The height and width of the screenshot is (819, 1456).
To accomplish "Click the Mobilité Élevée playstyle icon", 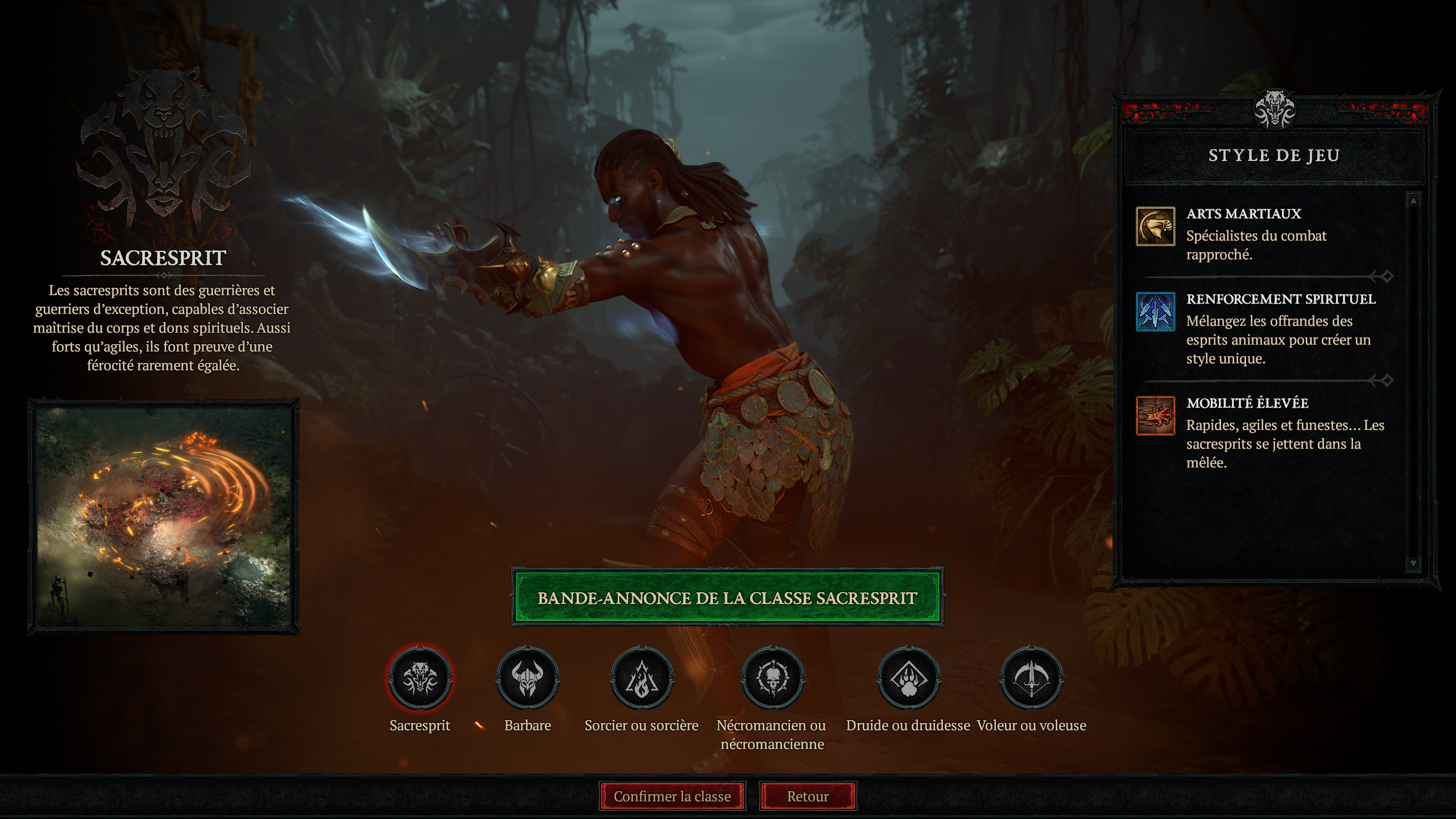I will (x=1155, y=416).
